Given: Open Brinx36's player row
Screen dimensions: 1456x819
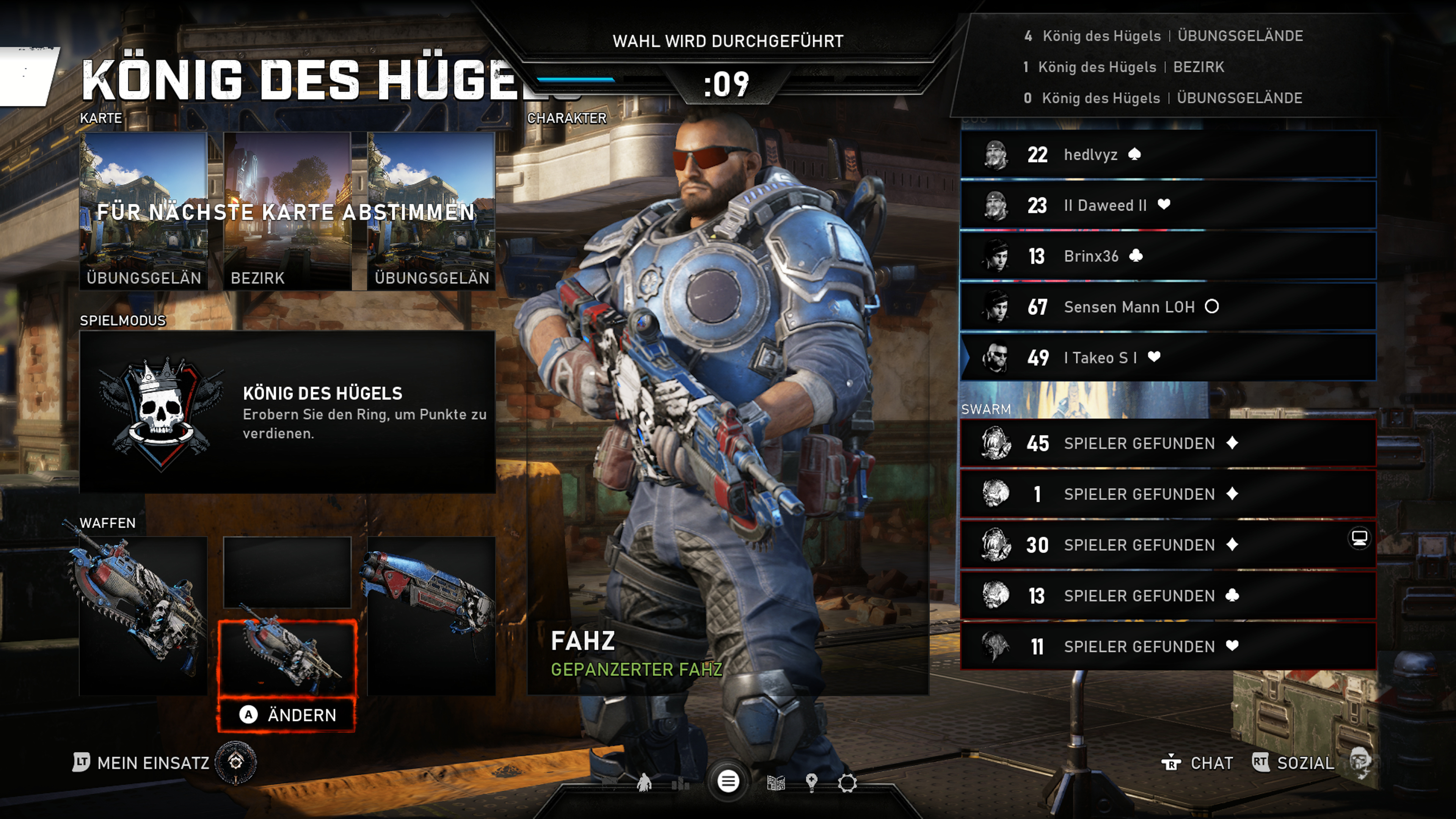Looking at the screenshot, I should point(1168,256).
